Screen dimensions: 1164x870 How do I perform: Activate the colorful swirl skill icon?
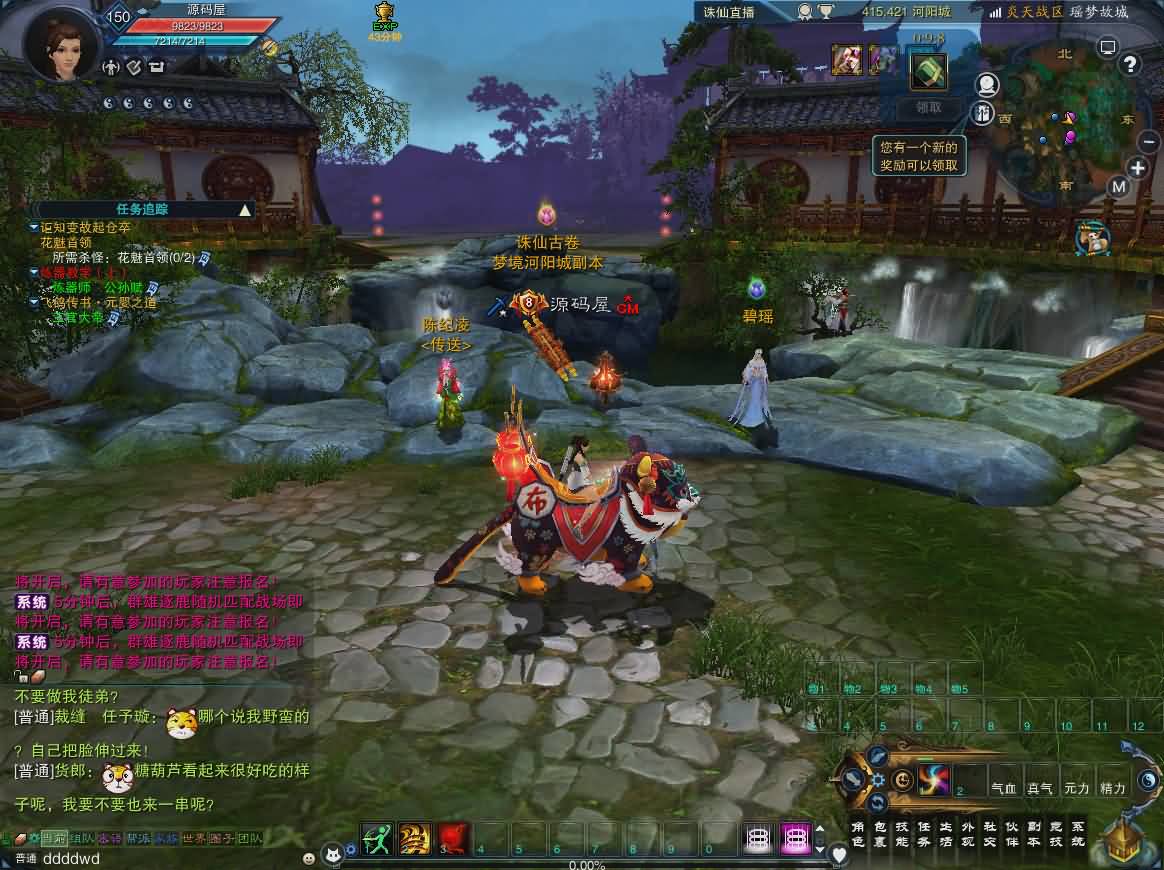click(933, 779)
